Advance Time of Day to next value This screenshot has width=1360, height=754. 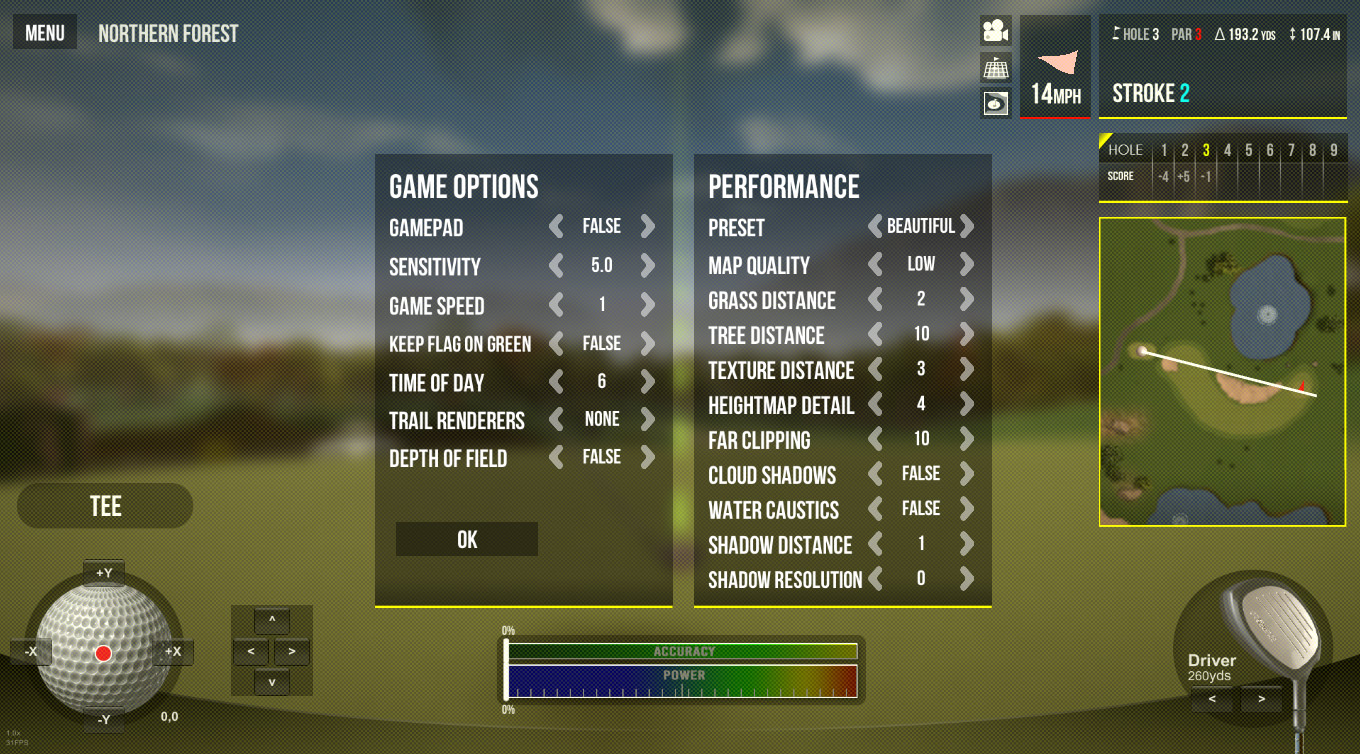click(648, 382)
